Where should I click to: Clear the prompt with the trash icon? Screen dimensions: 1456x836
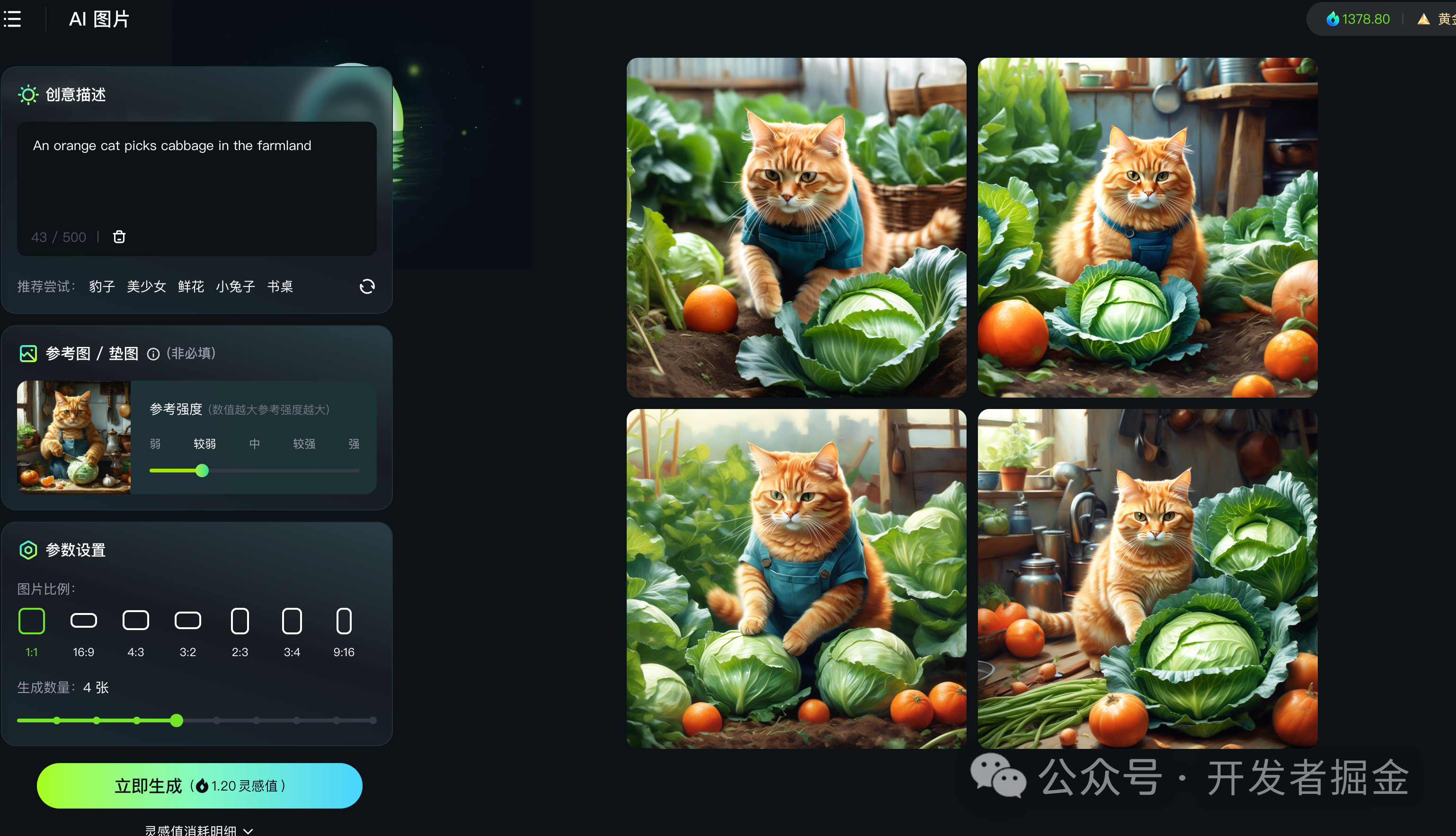click(x=119, y=237)
